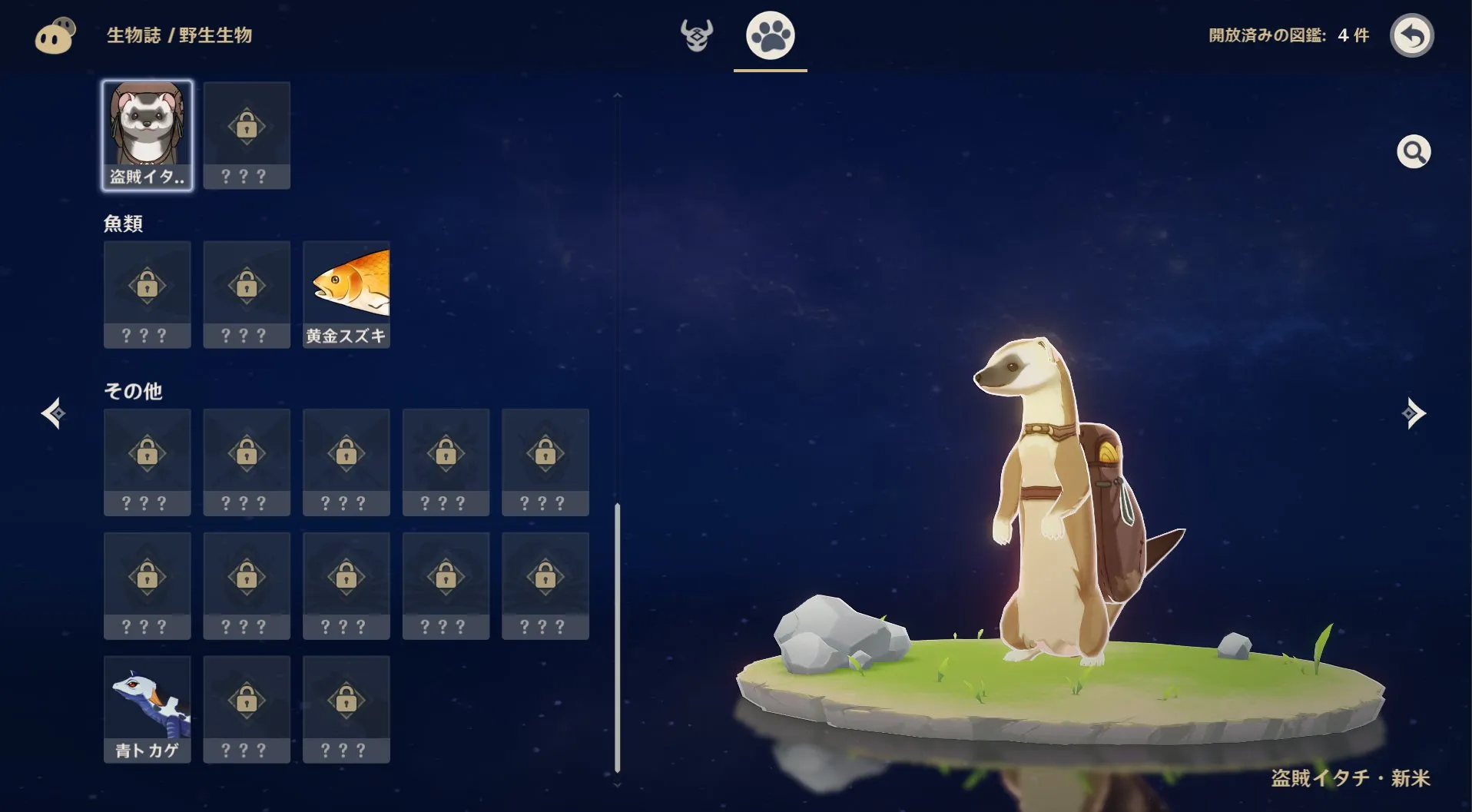Open the Archive paimon icon top left
The height and width of the screenshot is (812, 1472).
[x=54, y=35]
